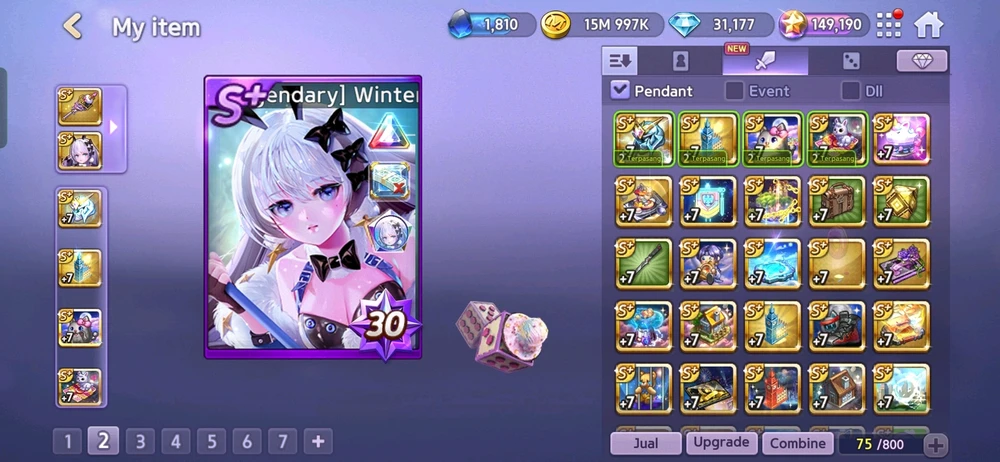Viewport: 1000px width, 462px height.
Task: Tap the Upgrade button
Action: (720, 443)
